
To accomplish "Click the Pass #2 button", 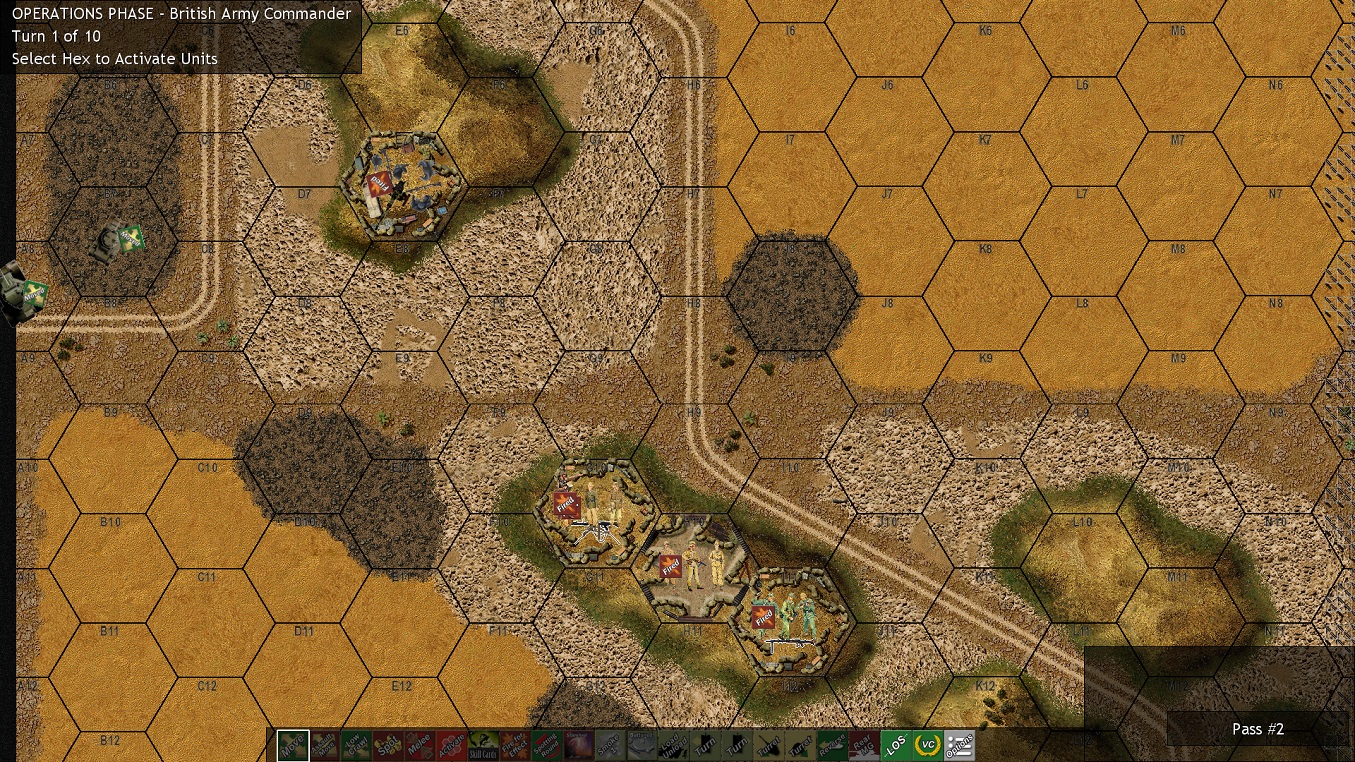I will pyautogui.click(x=1258, y=729).
